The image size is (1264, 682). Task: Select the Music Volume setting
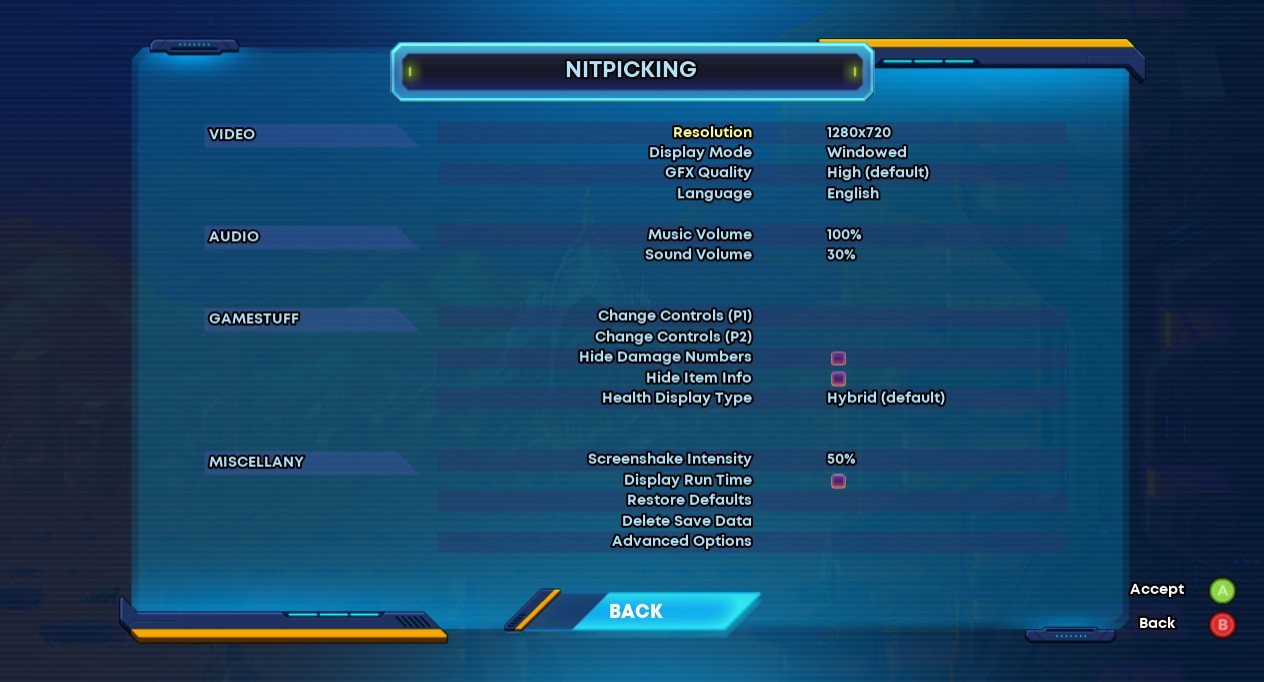click(699, 234)
